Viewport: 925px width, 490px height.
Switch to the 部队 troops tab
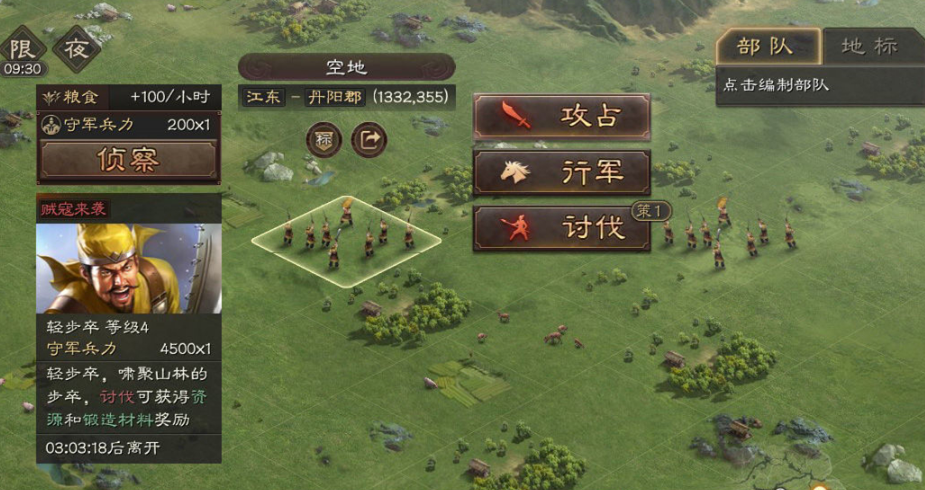click(x=766, y=46)
